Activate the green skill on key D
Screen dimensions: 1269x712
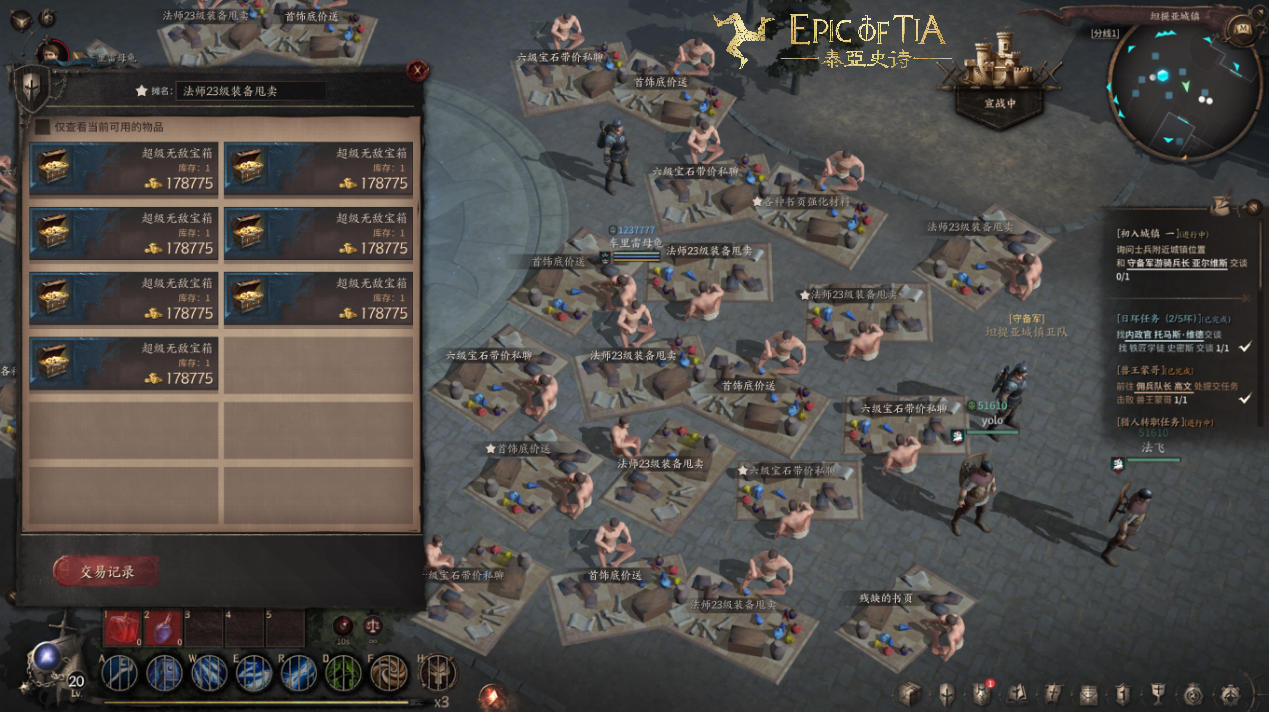point(343,672)
